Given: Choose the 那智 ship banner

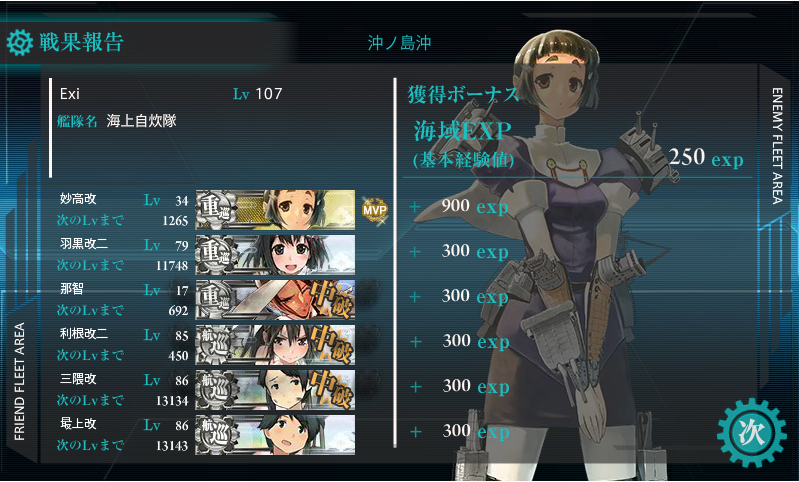Looking at the screenshot, I should pyautogui.click(x=275, y=299).
